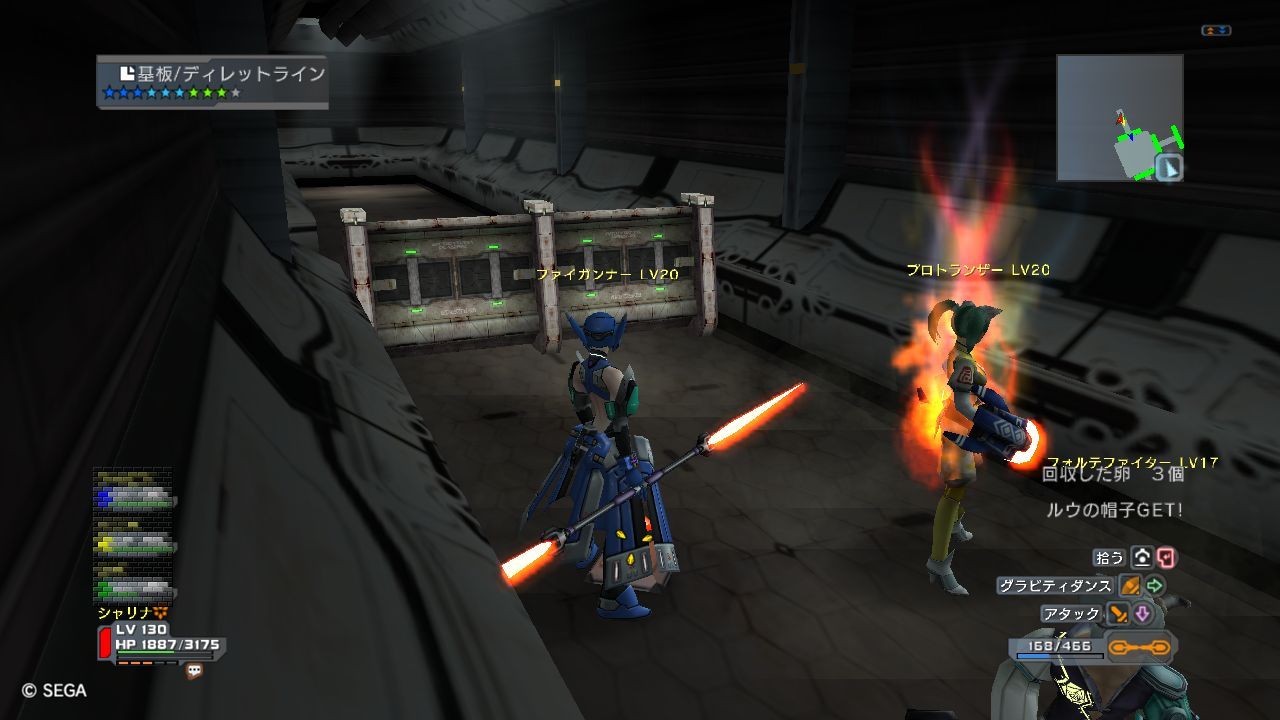
Task: Click the compass arrow icon on minimap
Action: click(1169, 167)
